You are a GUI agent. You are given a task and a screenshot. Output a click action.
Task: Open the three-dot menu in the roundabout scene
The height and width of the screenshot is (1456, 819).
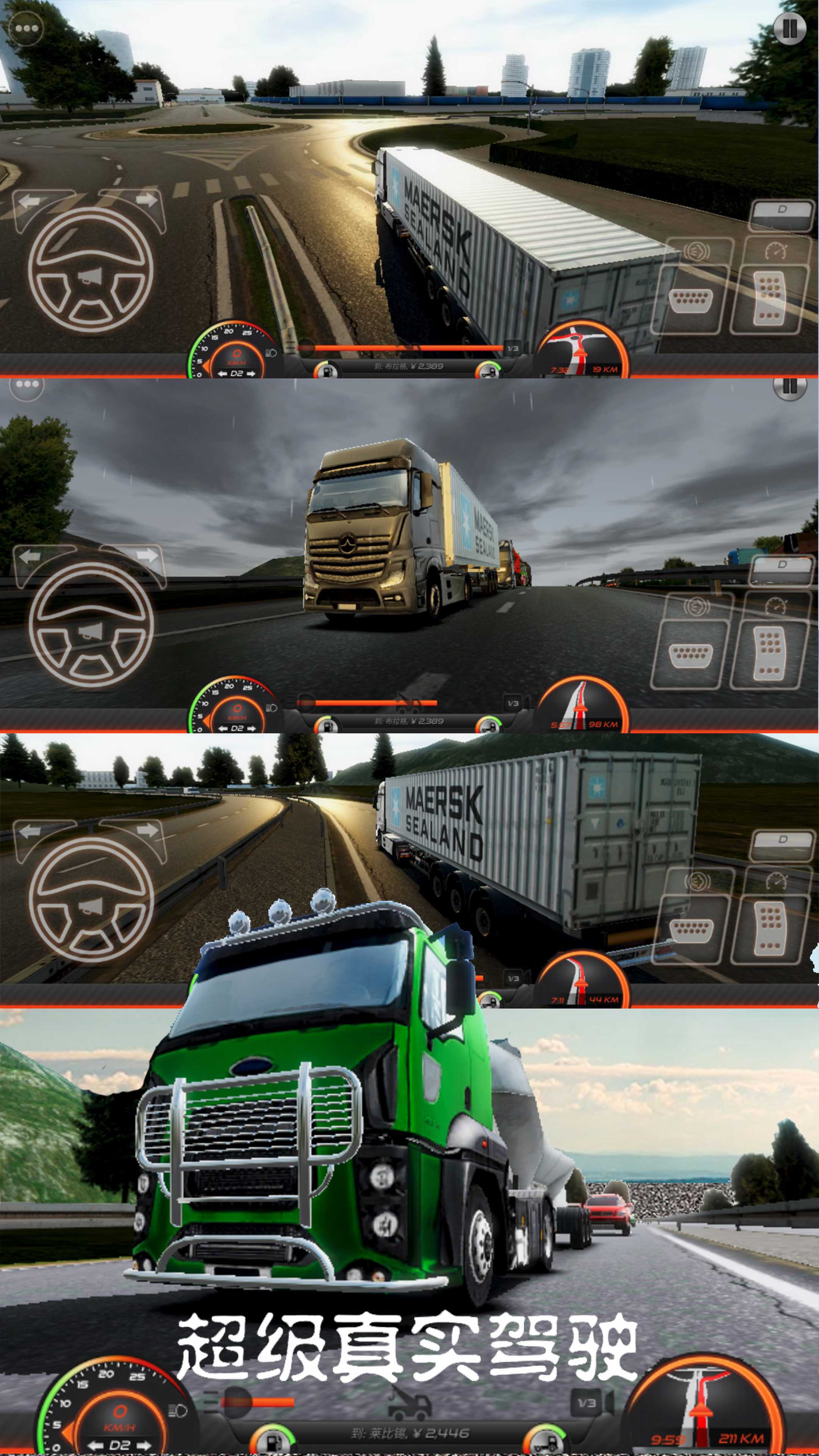tap(27, 28)
